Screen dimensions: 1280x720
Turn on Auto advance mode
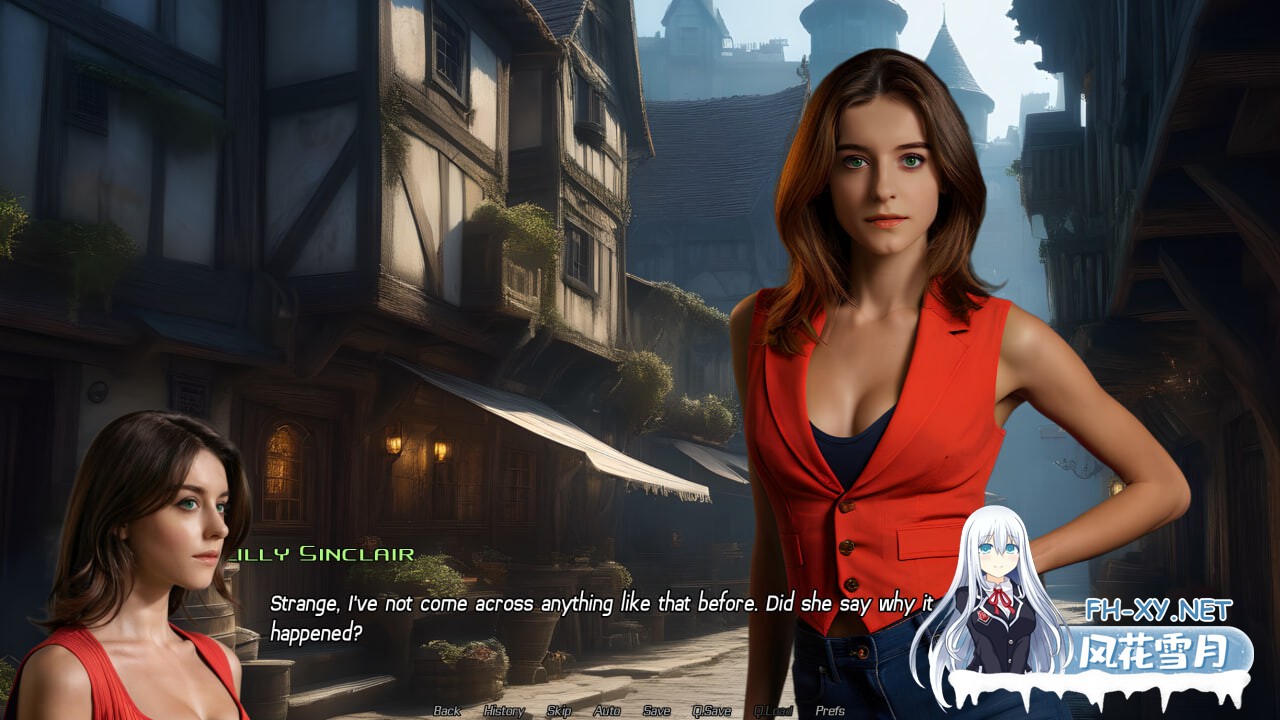click(607, 711)
